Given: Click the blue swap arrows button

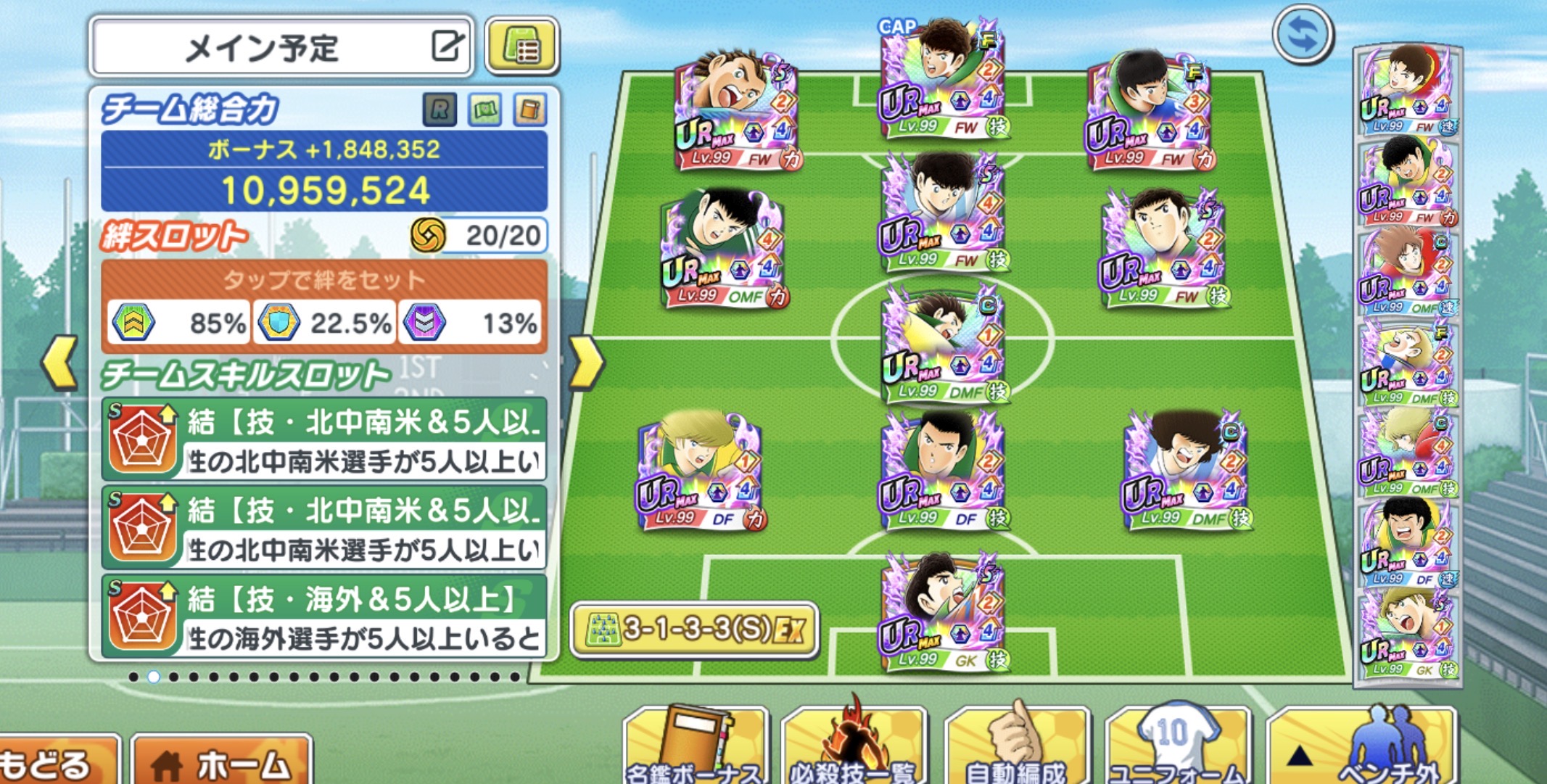Looking at the screenshot, I should [x=1303, y=35].
